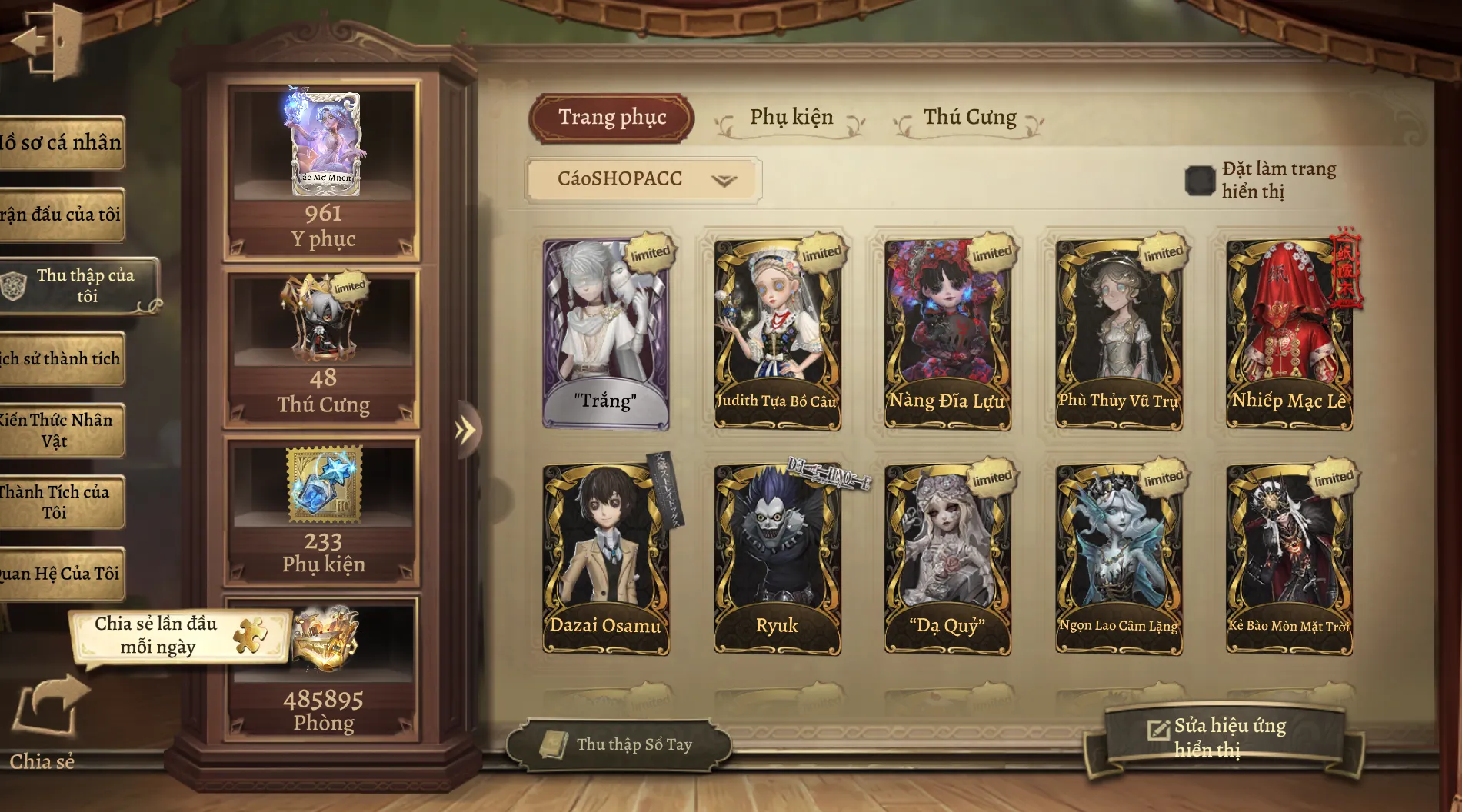The width and height of the screenshot is (1462, 812).
Task: Open the Thú Cưng tab
Action: [x=969, y=118]
